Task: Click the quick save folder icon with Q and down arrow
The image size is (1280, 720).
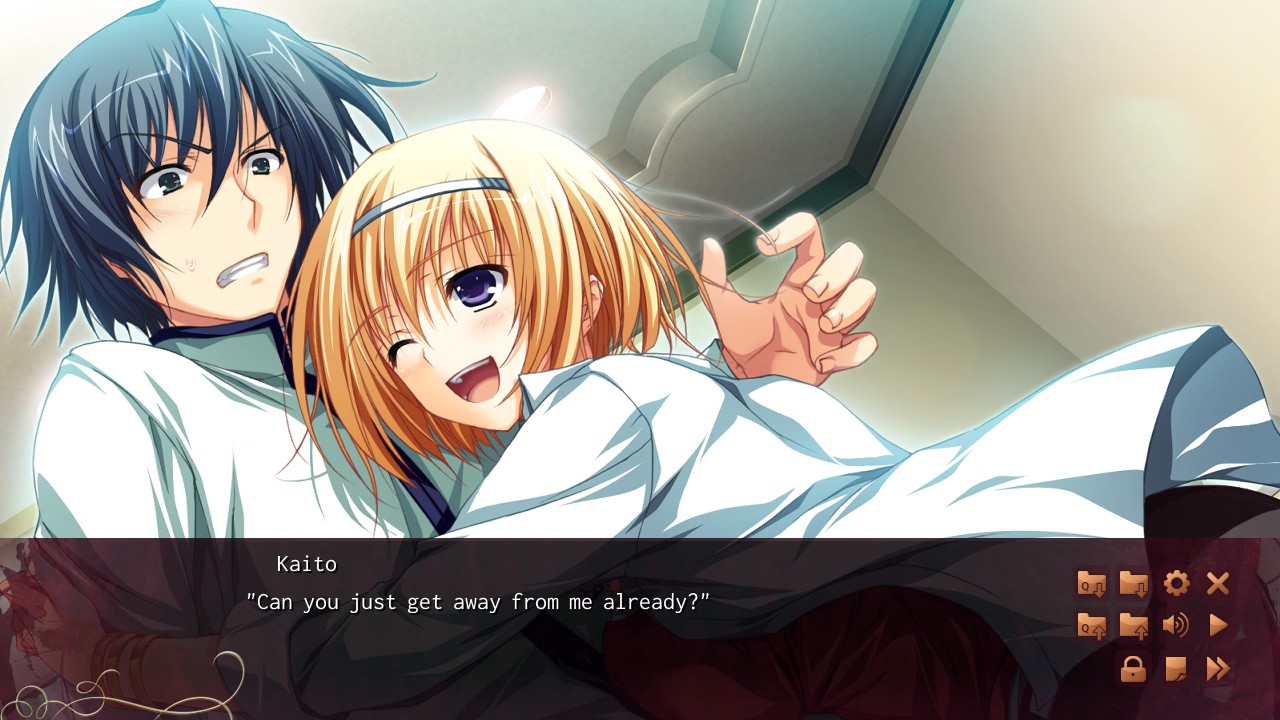Action: (1091, 583)
